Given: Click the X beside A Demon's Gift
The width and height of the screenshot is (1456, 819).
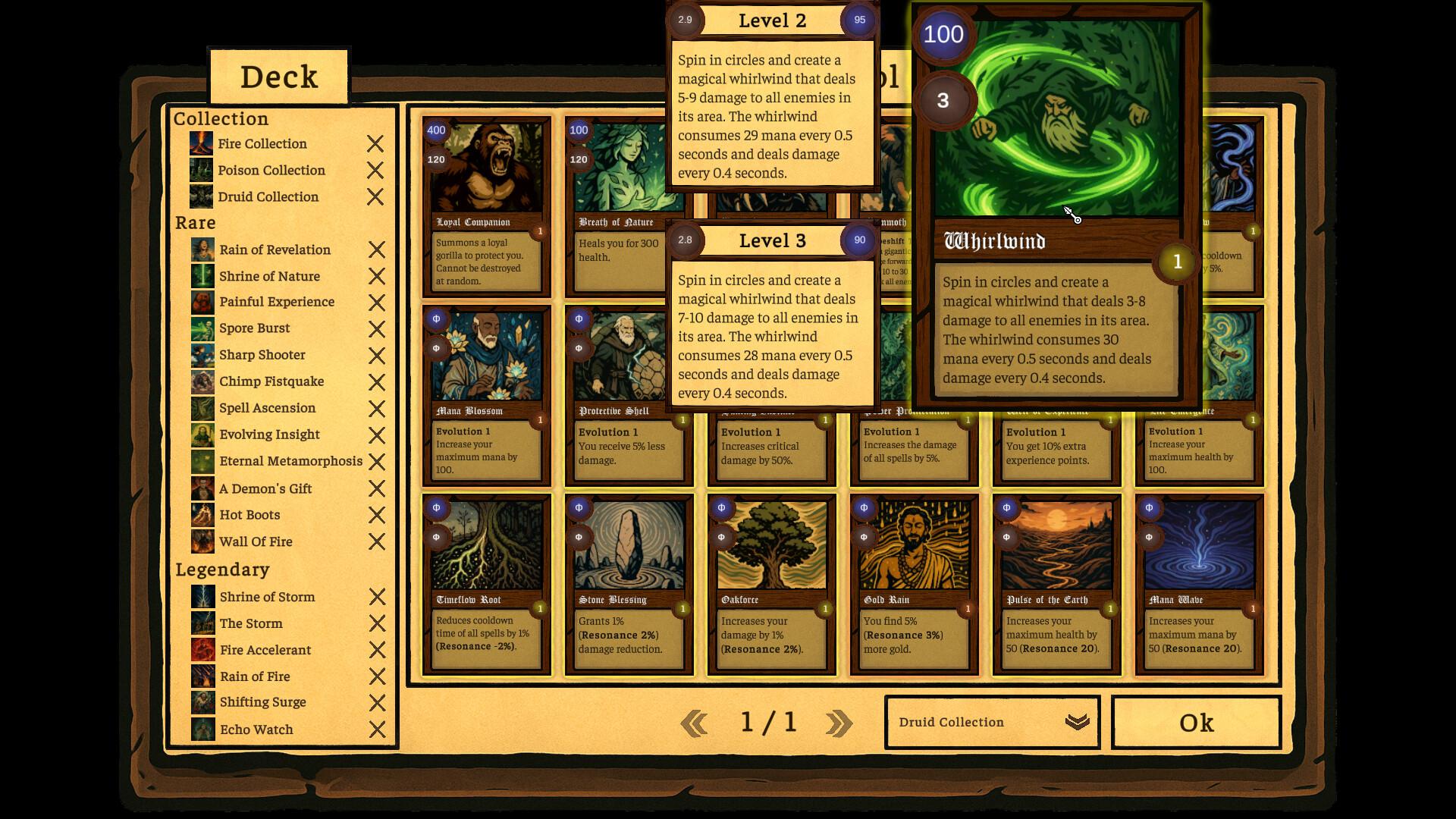Looking at the screenshot, I should click(x=375, y=488).
